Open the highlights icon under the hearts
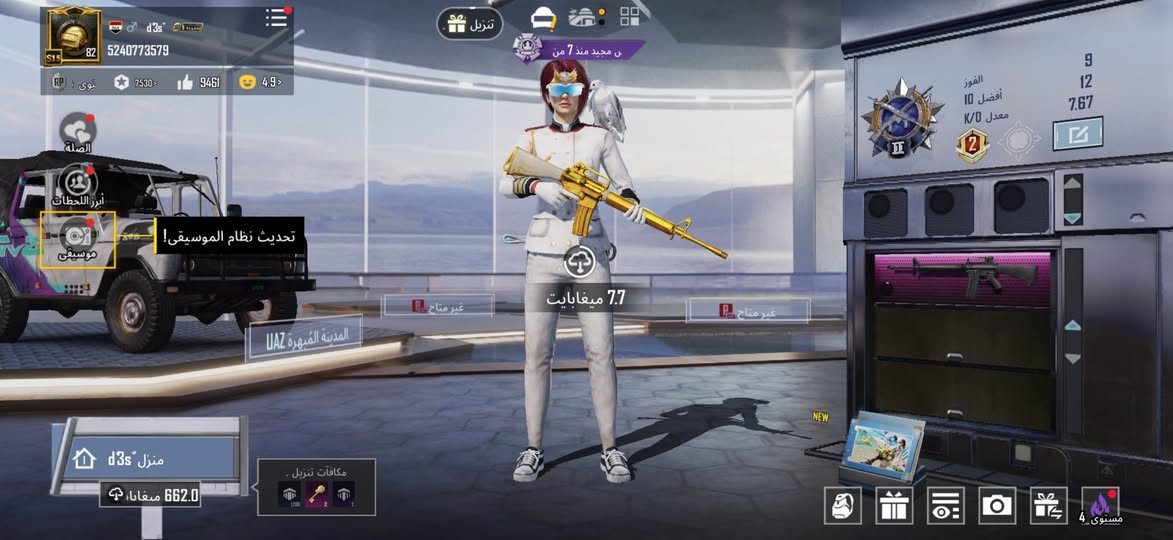The width and height of the screenshot is (1173, 540). click(x=77, y=183)
